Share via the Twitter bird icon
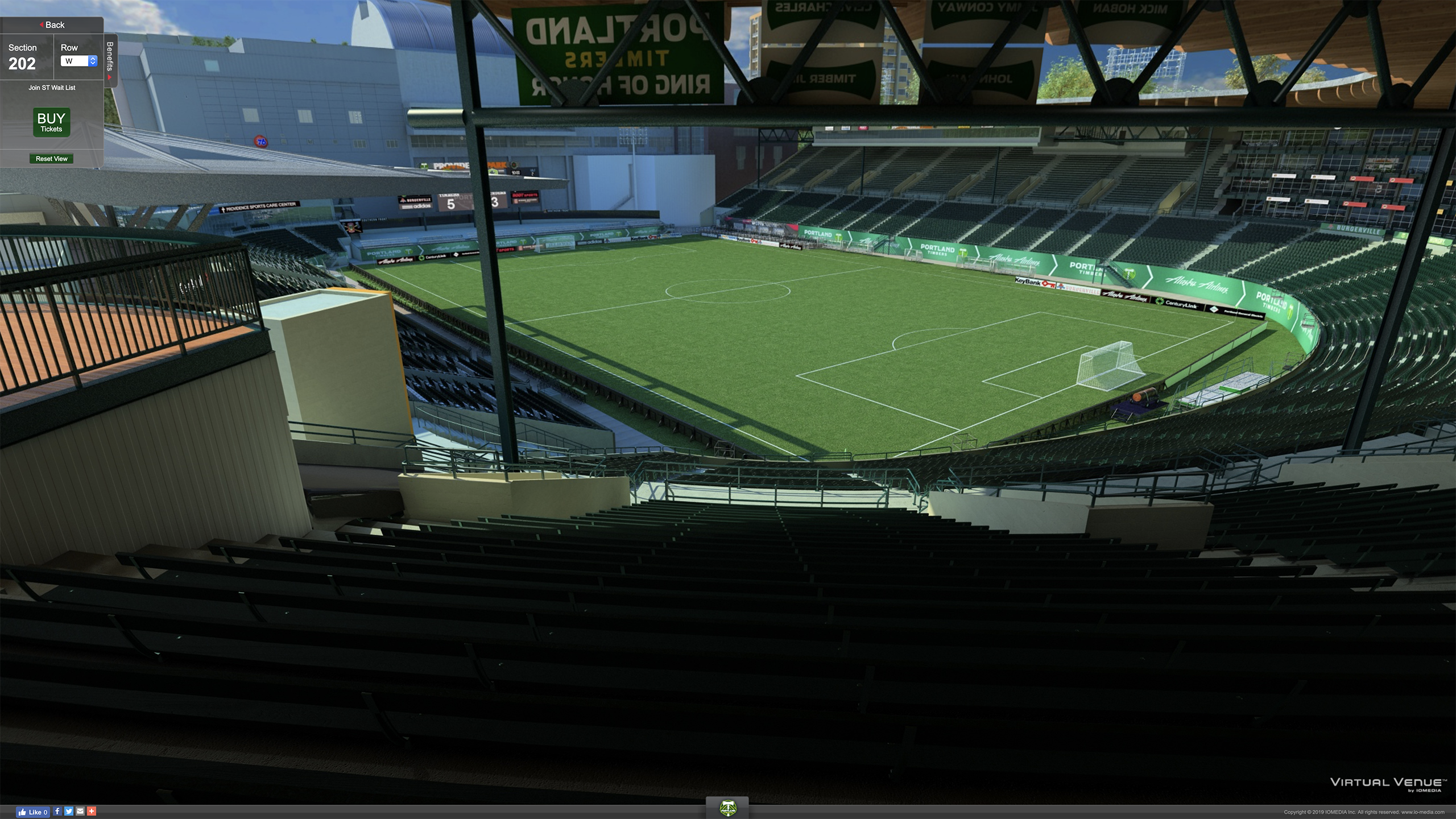 (x=69, y=812)
